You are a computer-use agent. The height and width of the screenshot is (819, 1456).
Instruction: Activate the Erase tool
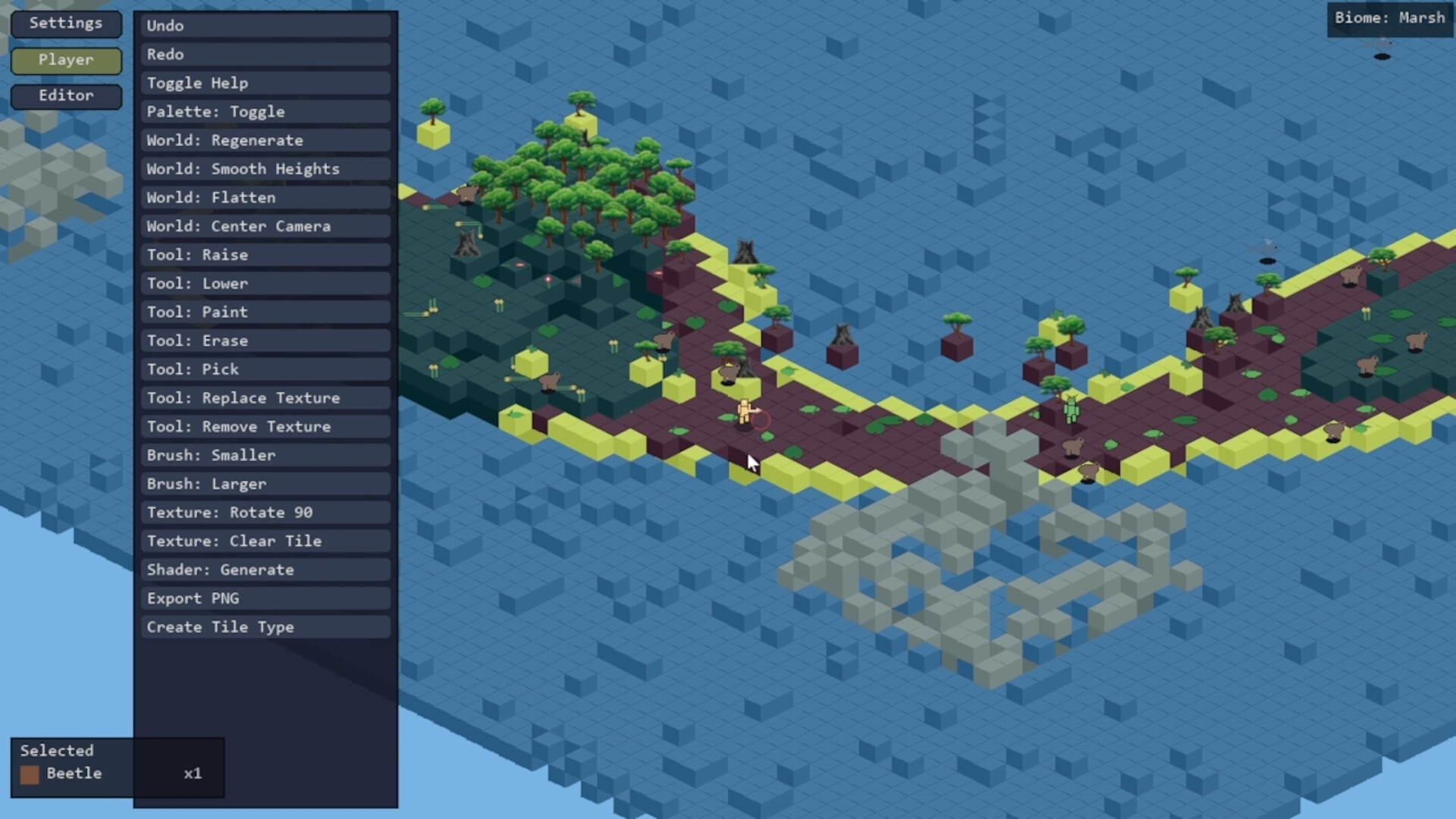(x=265, y=340)
